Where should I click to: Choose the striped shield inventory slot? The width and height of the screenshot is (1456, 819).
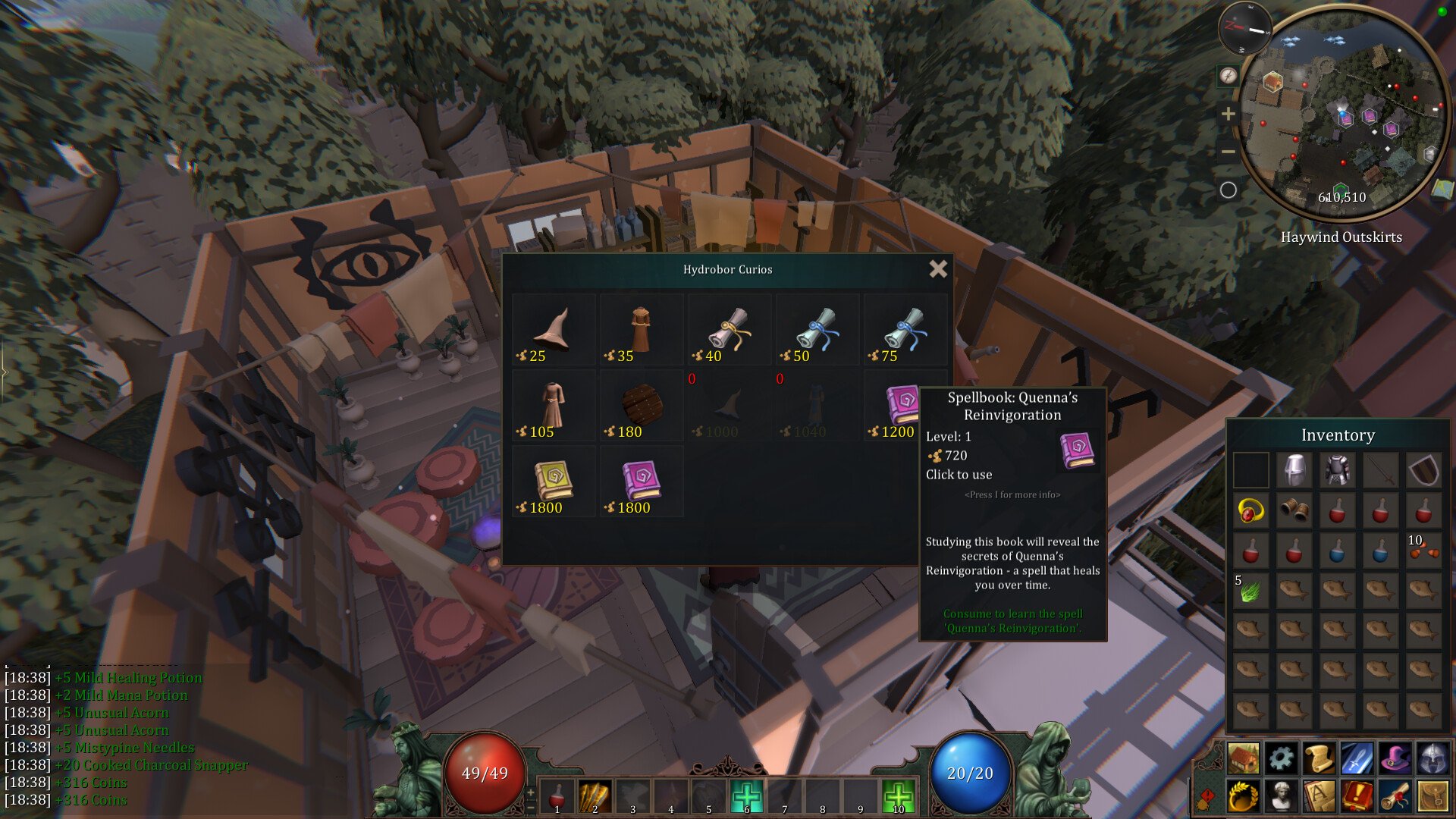(x=1423, y=470)
